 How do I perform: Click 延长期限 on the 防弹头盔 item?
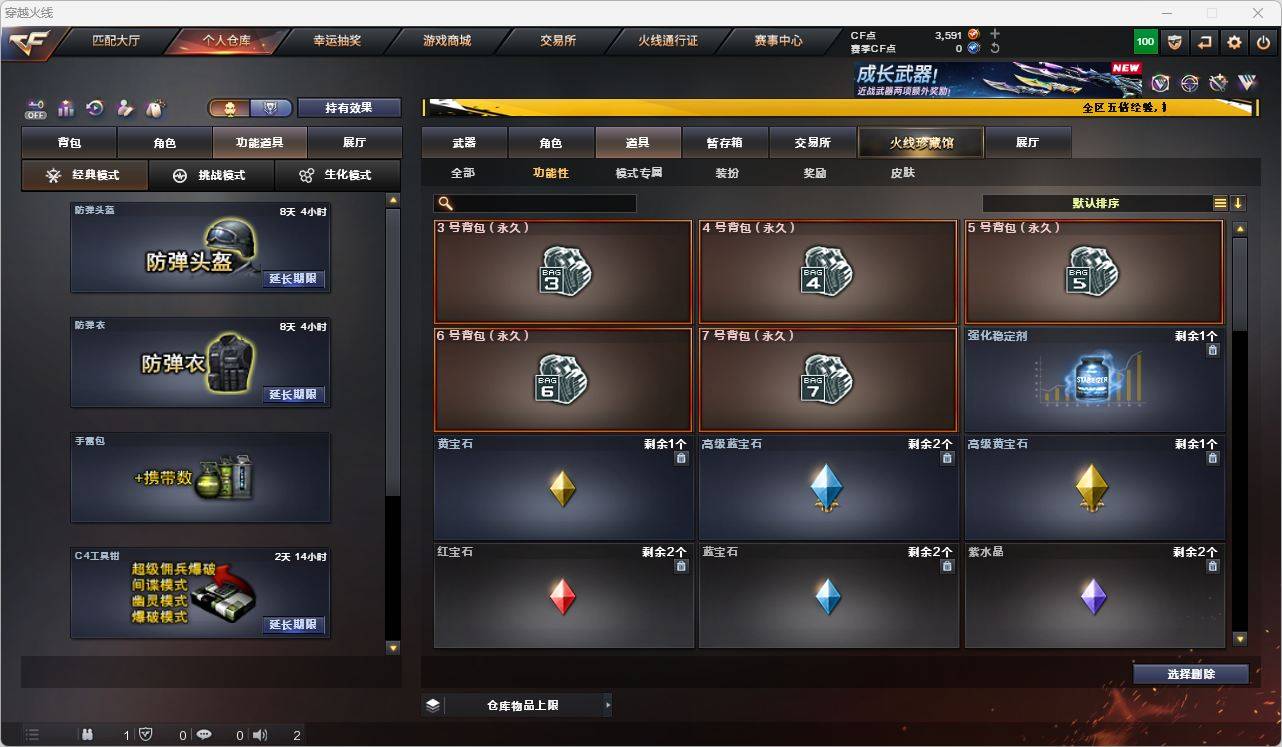[x=293, y=279]
